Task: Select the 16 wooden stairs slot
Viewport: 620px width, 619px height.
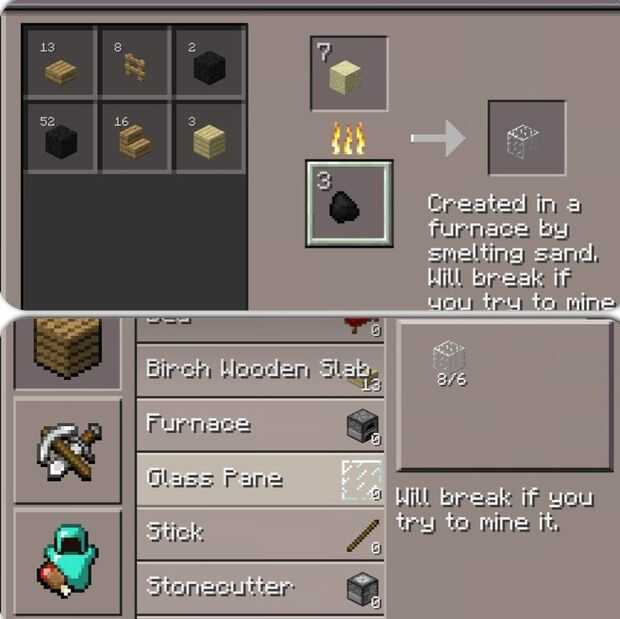Action: coord(135,137)
